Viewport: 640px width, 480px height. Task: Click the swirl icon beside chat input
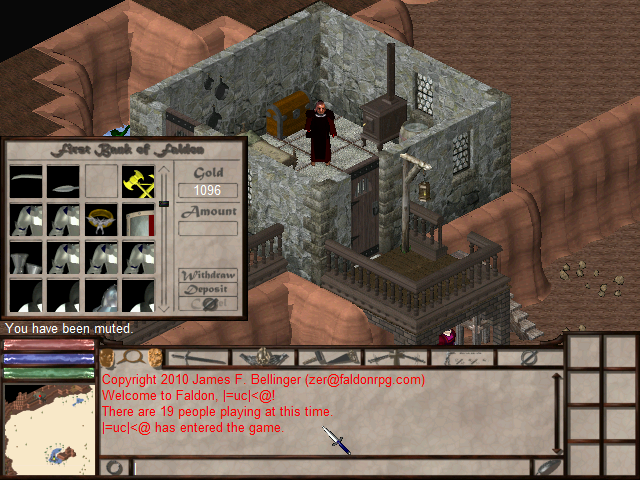coord(115,467)
